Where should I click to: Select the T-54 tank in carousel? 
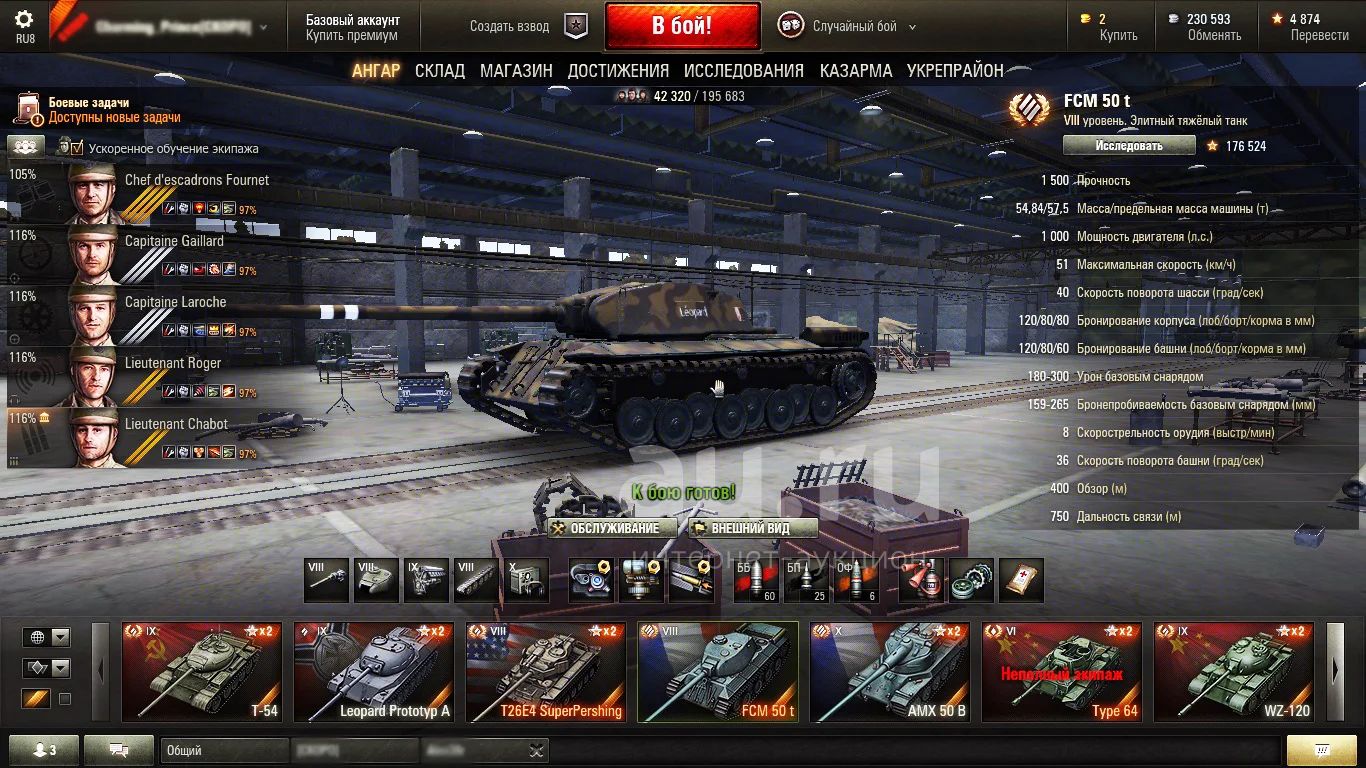click(202, 671)
